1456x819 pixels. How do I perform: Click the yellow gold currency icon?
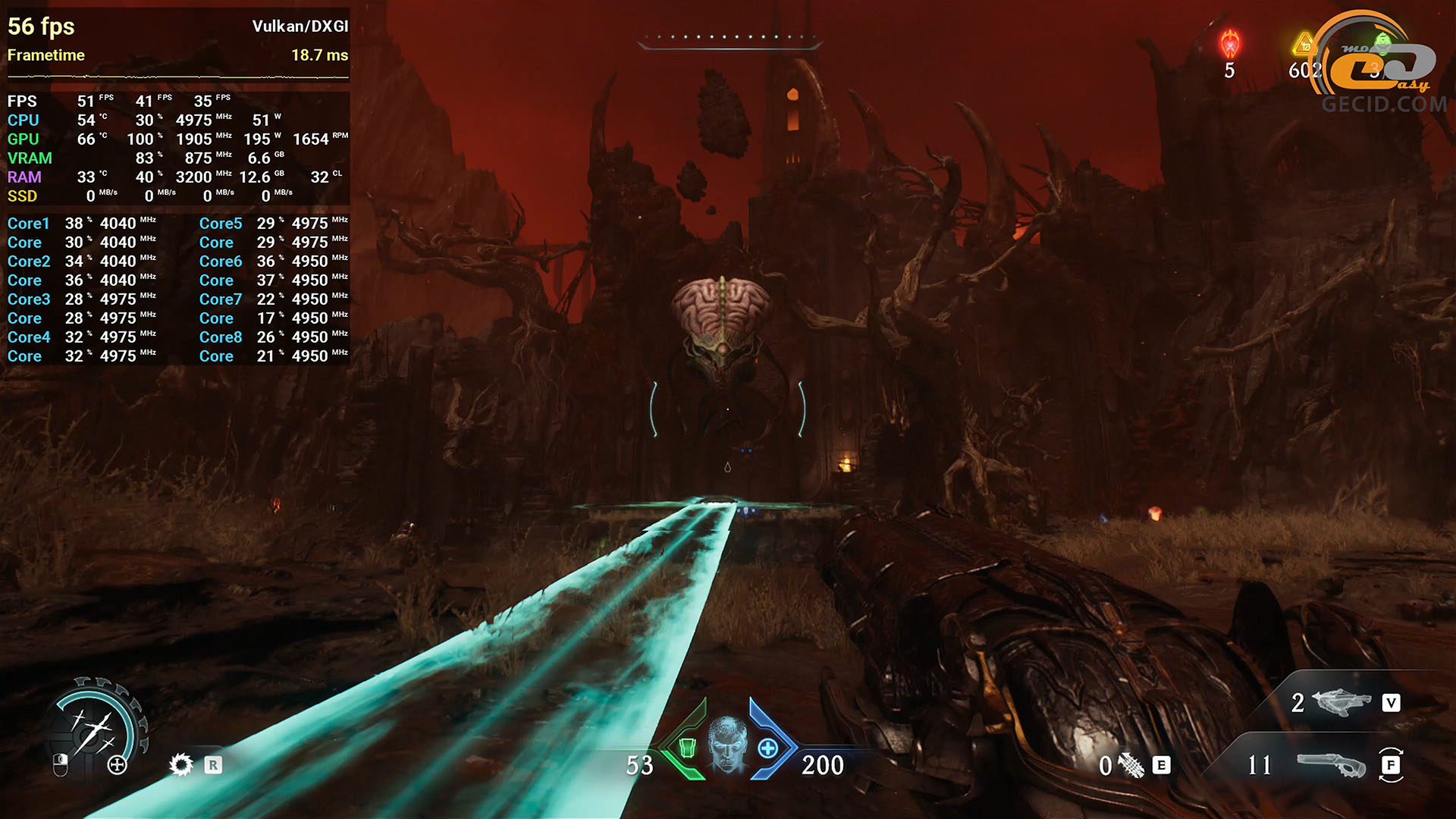coord(1304,44)
